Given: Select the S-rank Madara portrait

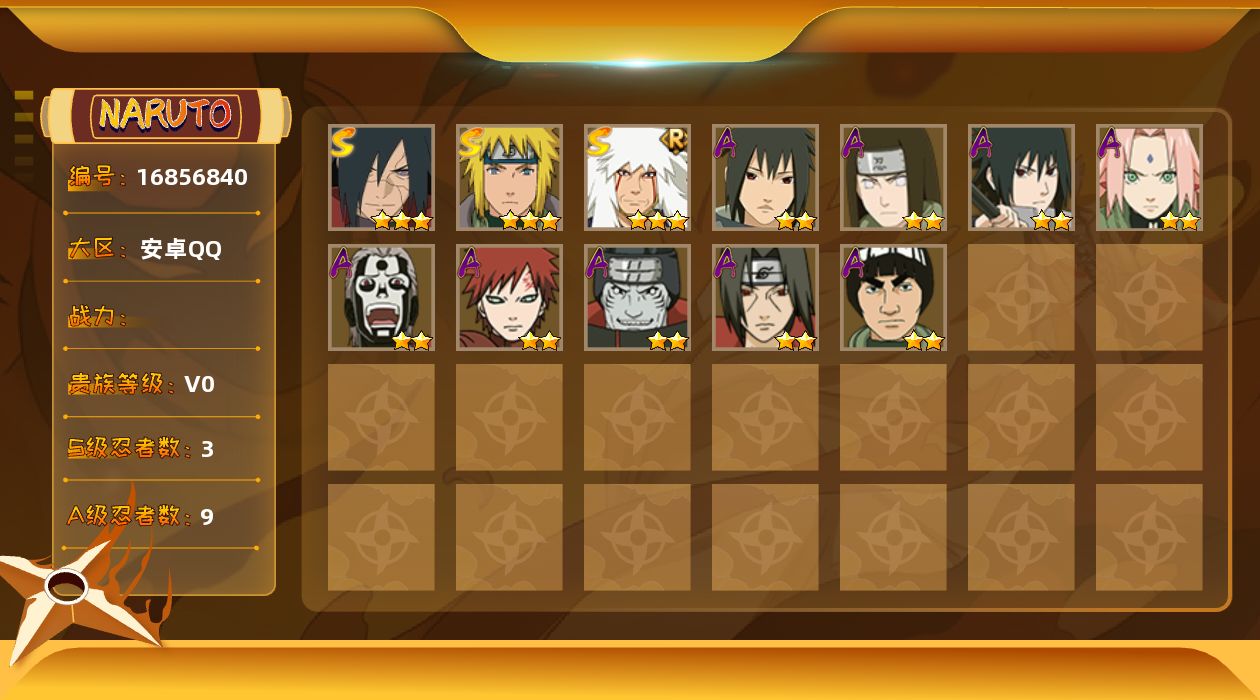Looking at the screenshot, I should pyautogui.click(x=381, y=178).
